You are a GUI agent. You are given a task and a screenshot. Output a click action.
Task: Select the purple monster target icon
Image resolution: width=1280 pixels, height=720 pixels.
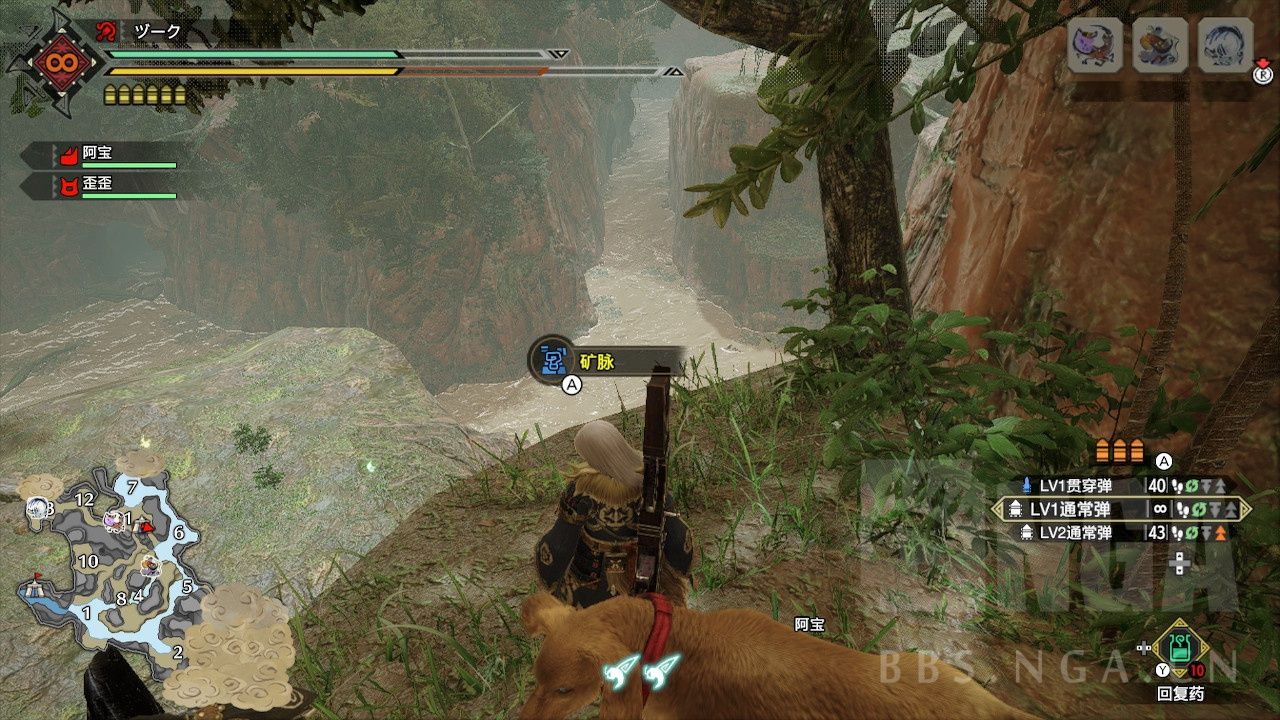[1093, 46]
